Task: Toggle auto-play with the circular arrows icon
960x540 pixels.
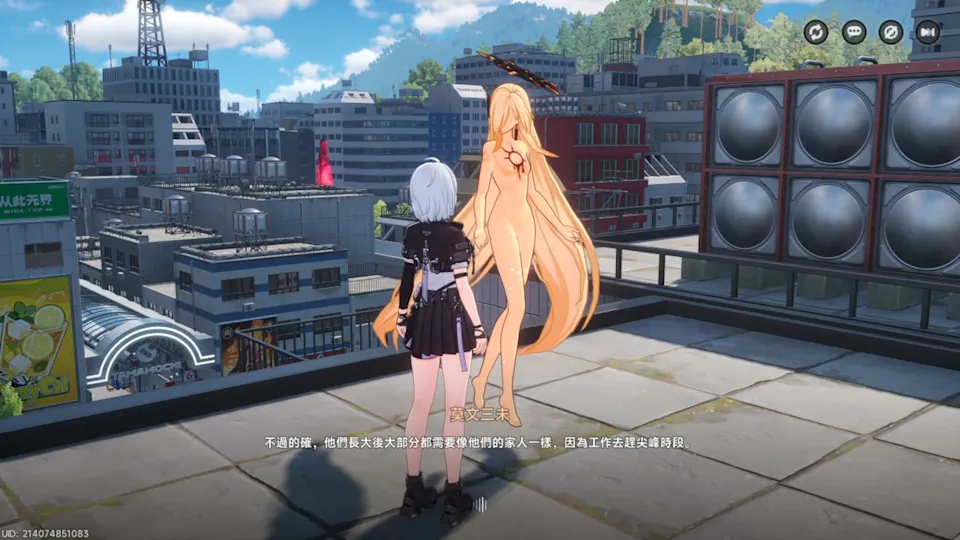Action: [816, 32]
